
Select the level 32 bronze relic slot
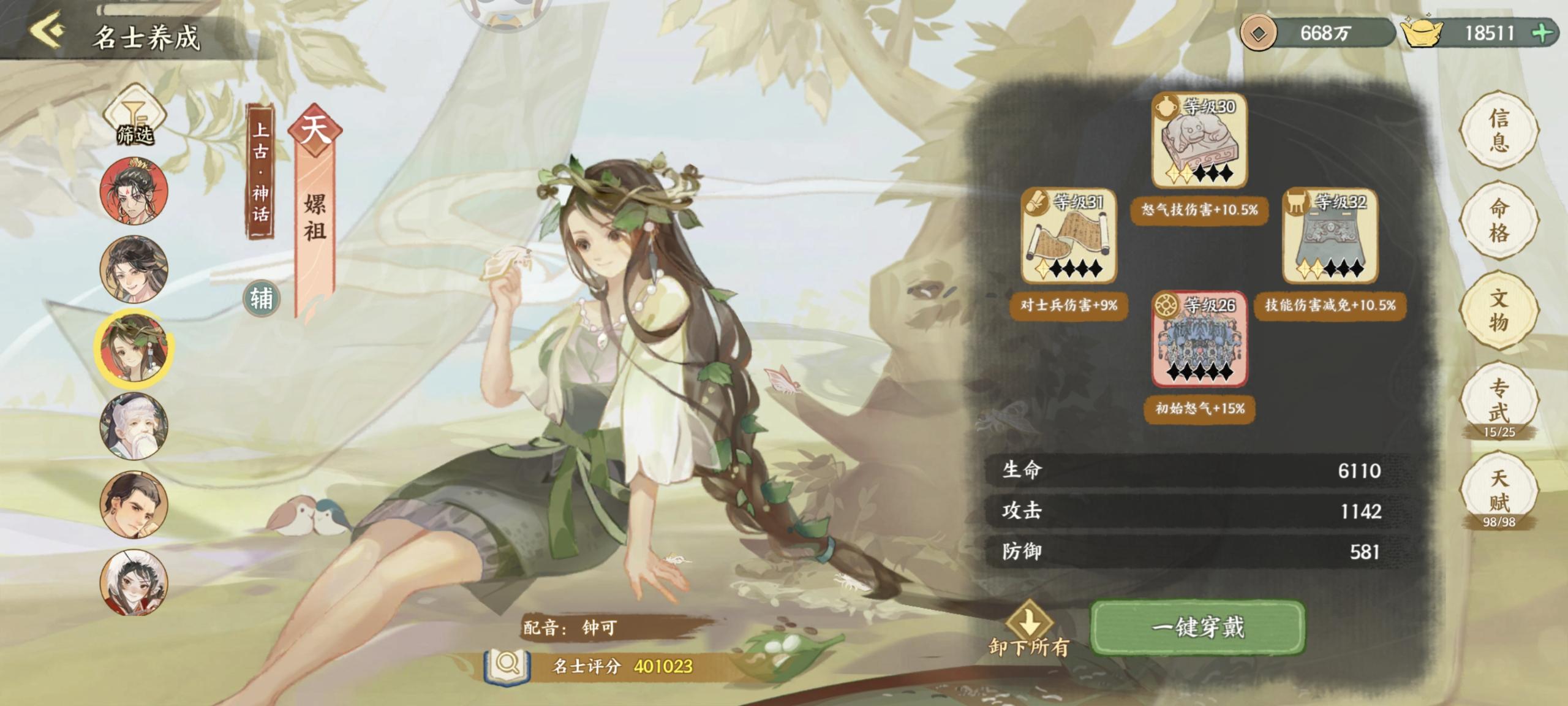pos(1330,236)
